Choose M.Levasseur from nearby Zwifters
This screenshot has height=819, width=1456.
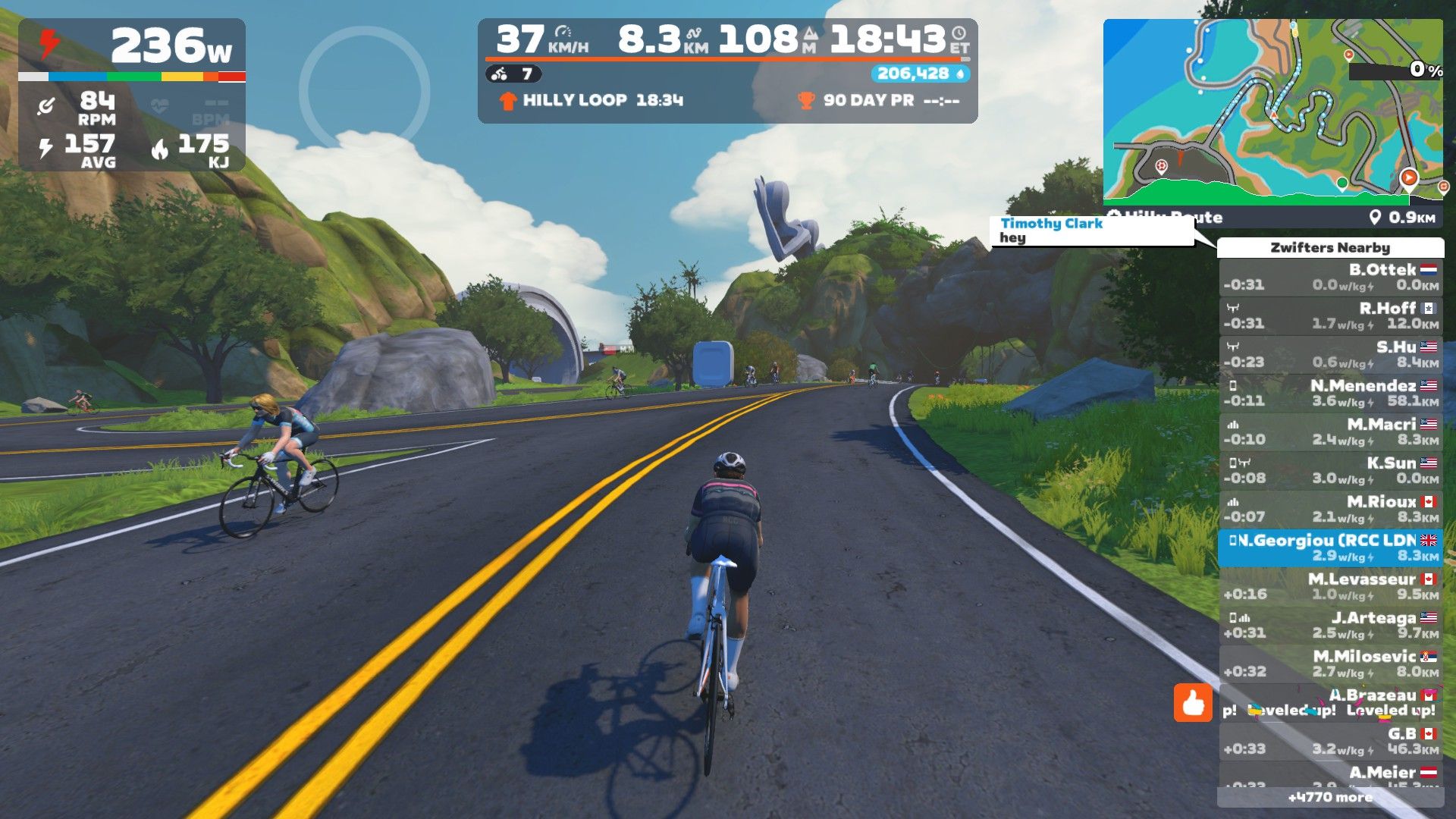(1330, 586)
